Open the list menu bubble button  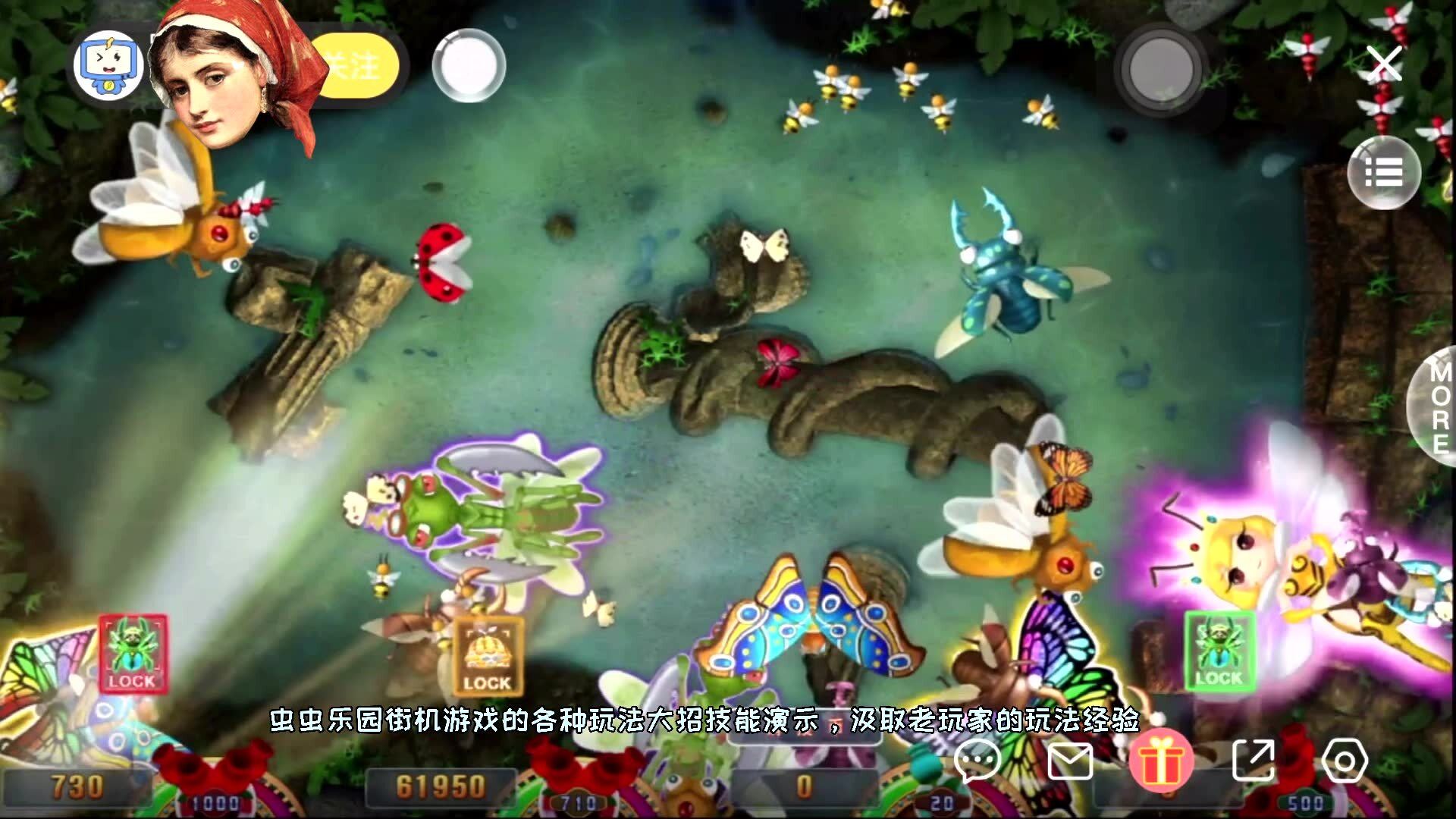[x=1385, y=173]
